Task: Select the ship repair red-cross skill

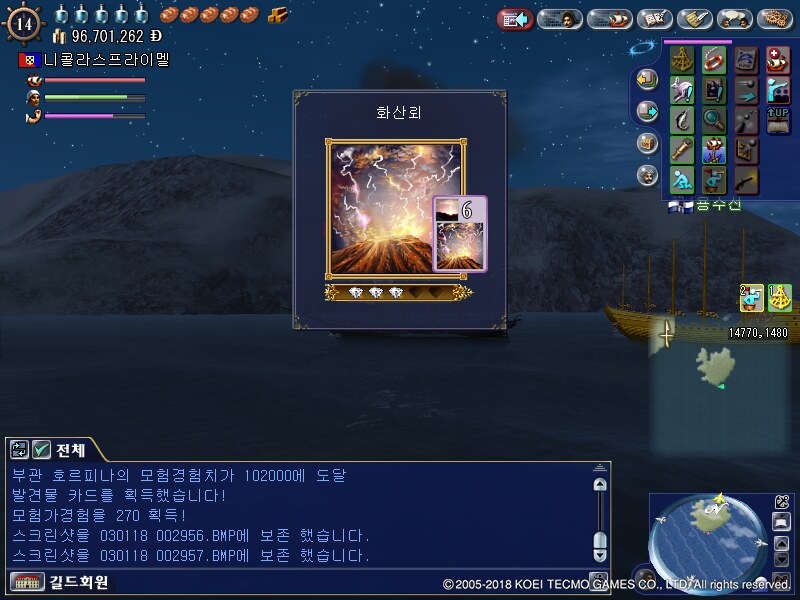Action: (x=777, y=60)
